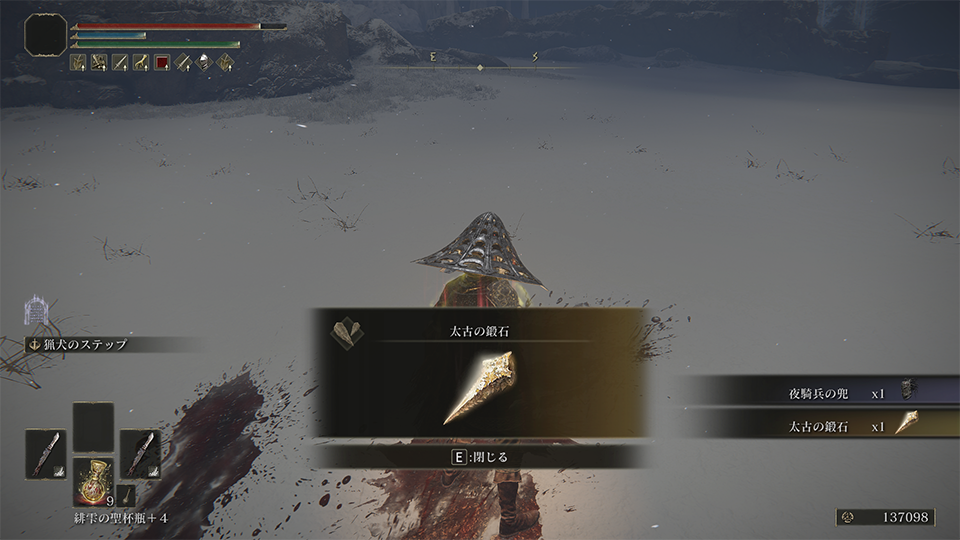Select the 夜騎兵の兜 x1 loot row
Screen dimensions: 960x540
click(x=820, y=393)
